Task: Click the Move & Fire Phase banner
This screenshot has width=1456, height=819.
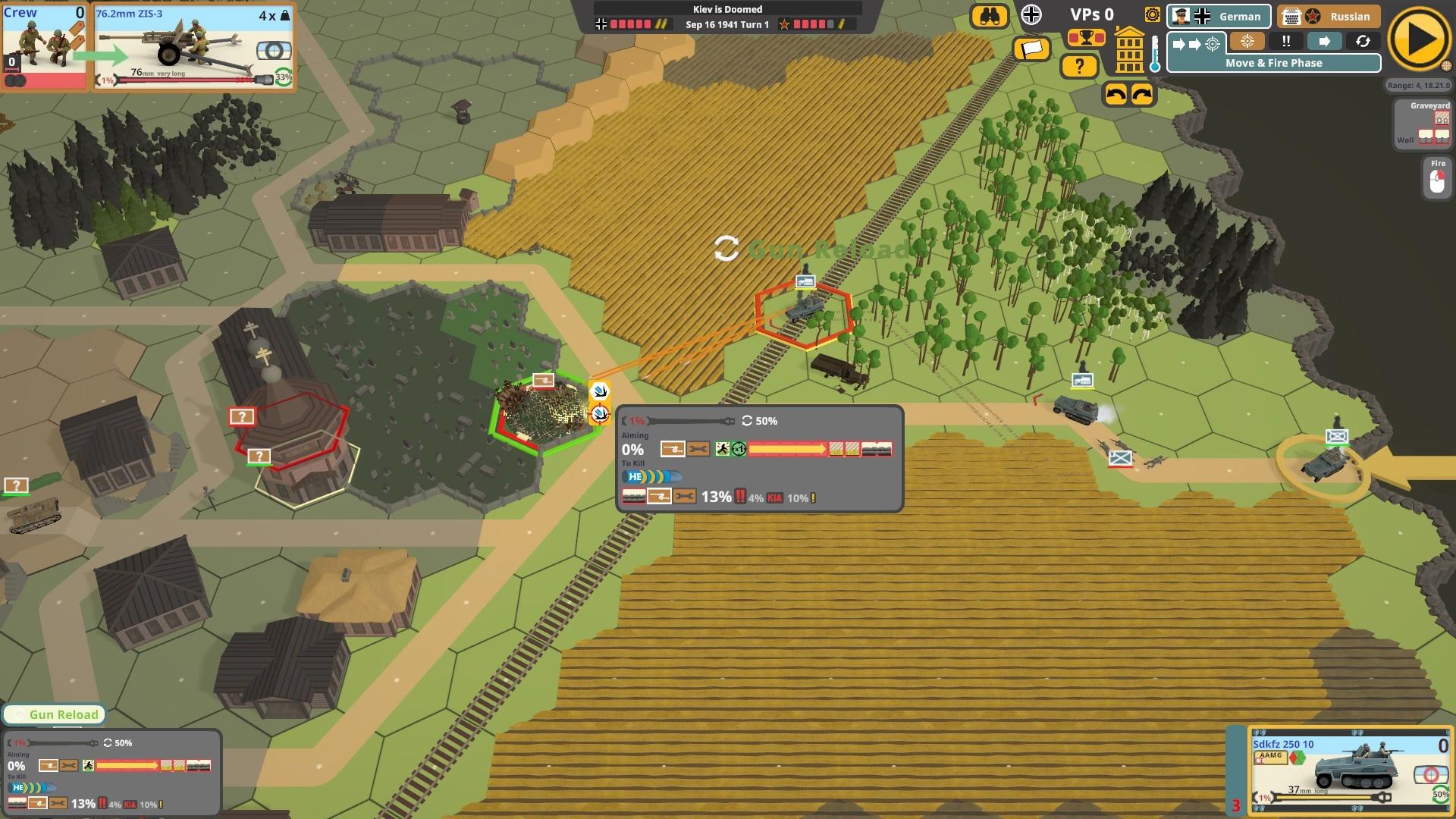Action: pyautogui.click(x=1273, y=63)
